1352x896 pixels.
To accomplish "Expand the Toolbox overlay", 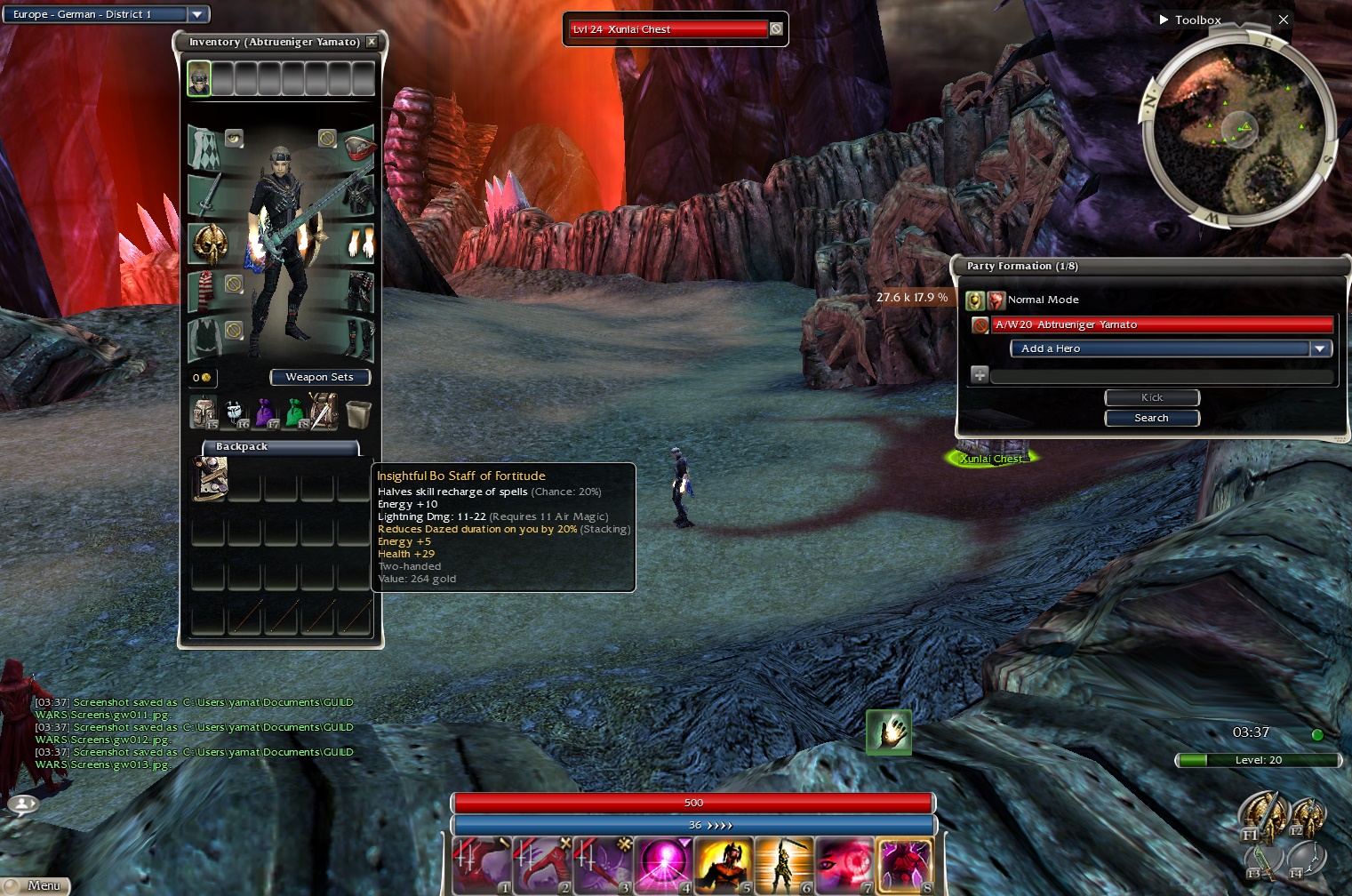I will point(1164,20).
